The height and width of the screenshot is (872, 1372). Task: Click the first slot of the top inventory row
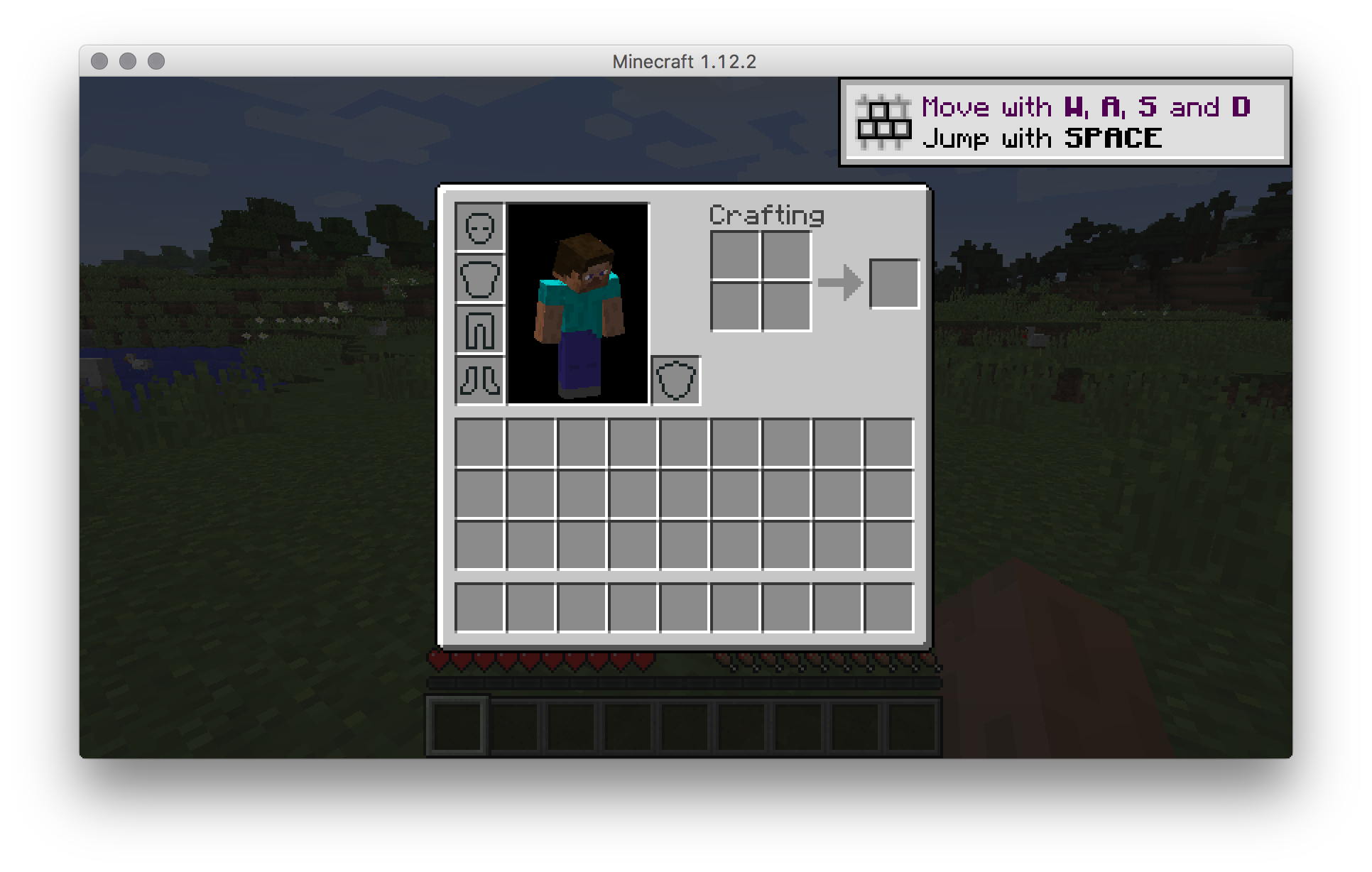pos(479,442)
